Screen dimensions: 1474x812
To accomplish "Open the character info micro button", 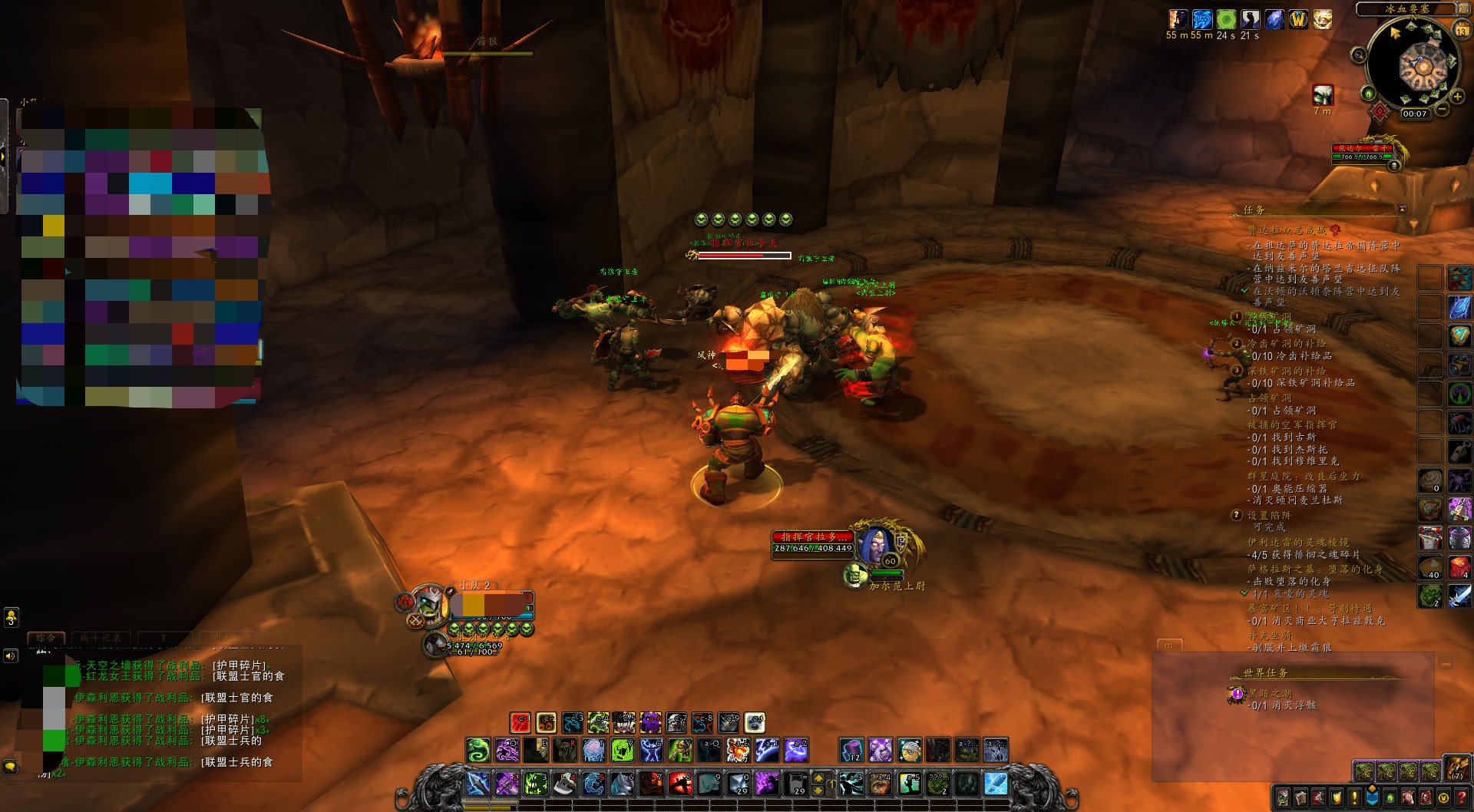I will click(1284, 797).
